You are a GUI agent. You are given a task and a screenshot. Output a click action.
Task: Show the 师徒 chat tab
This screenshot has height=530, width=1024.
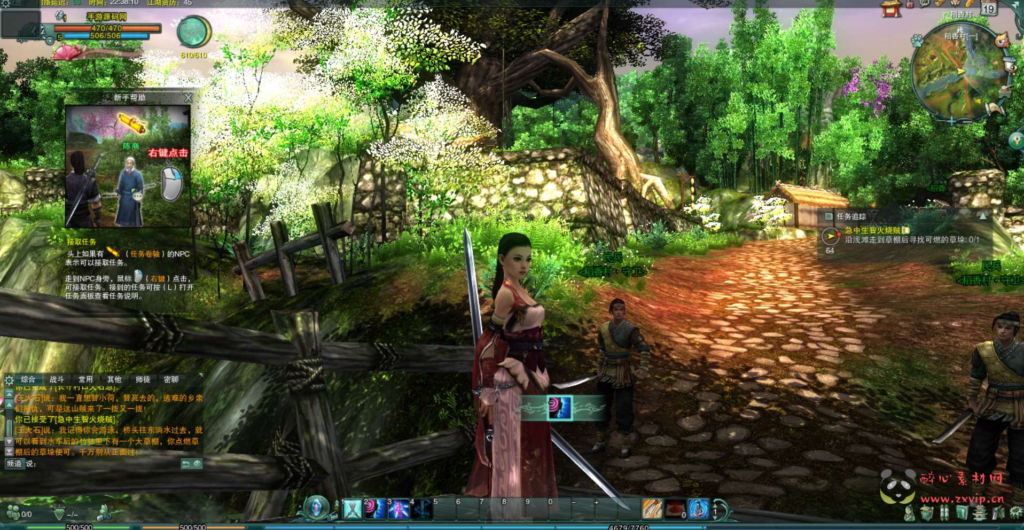click(143, 380)
